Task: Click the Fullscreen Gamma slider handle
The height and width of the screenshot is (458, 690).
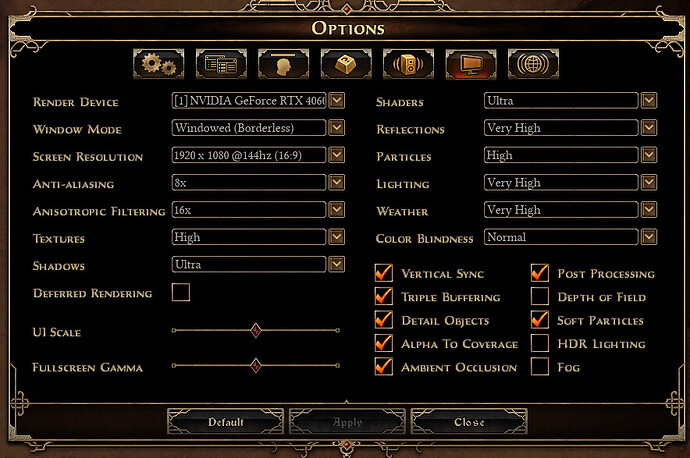Action: click(x=256, y=366)
